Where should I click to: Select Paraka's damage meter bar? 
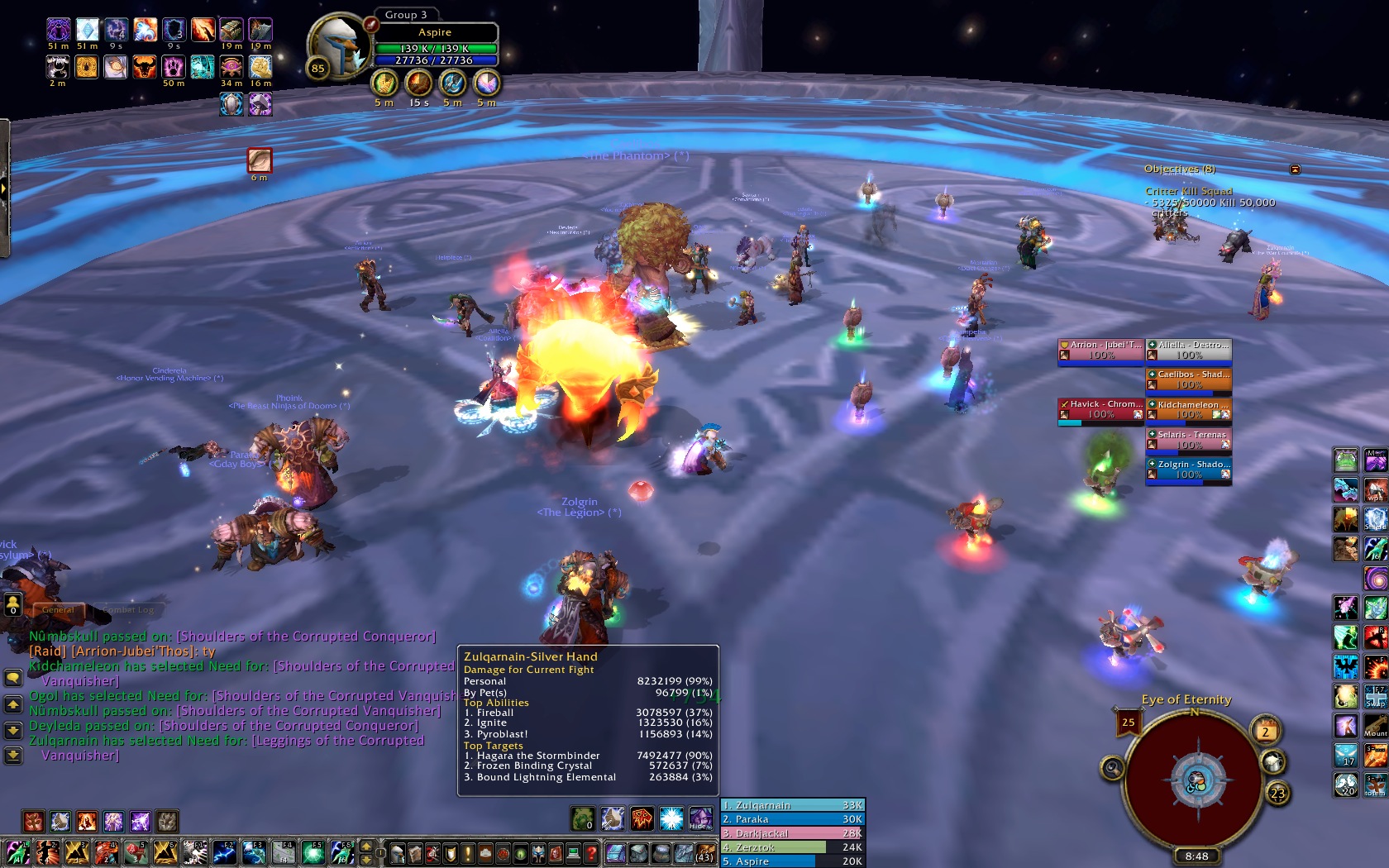(x=792, y=819)
